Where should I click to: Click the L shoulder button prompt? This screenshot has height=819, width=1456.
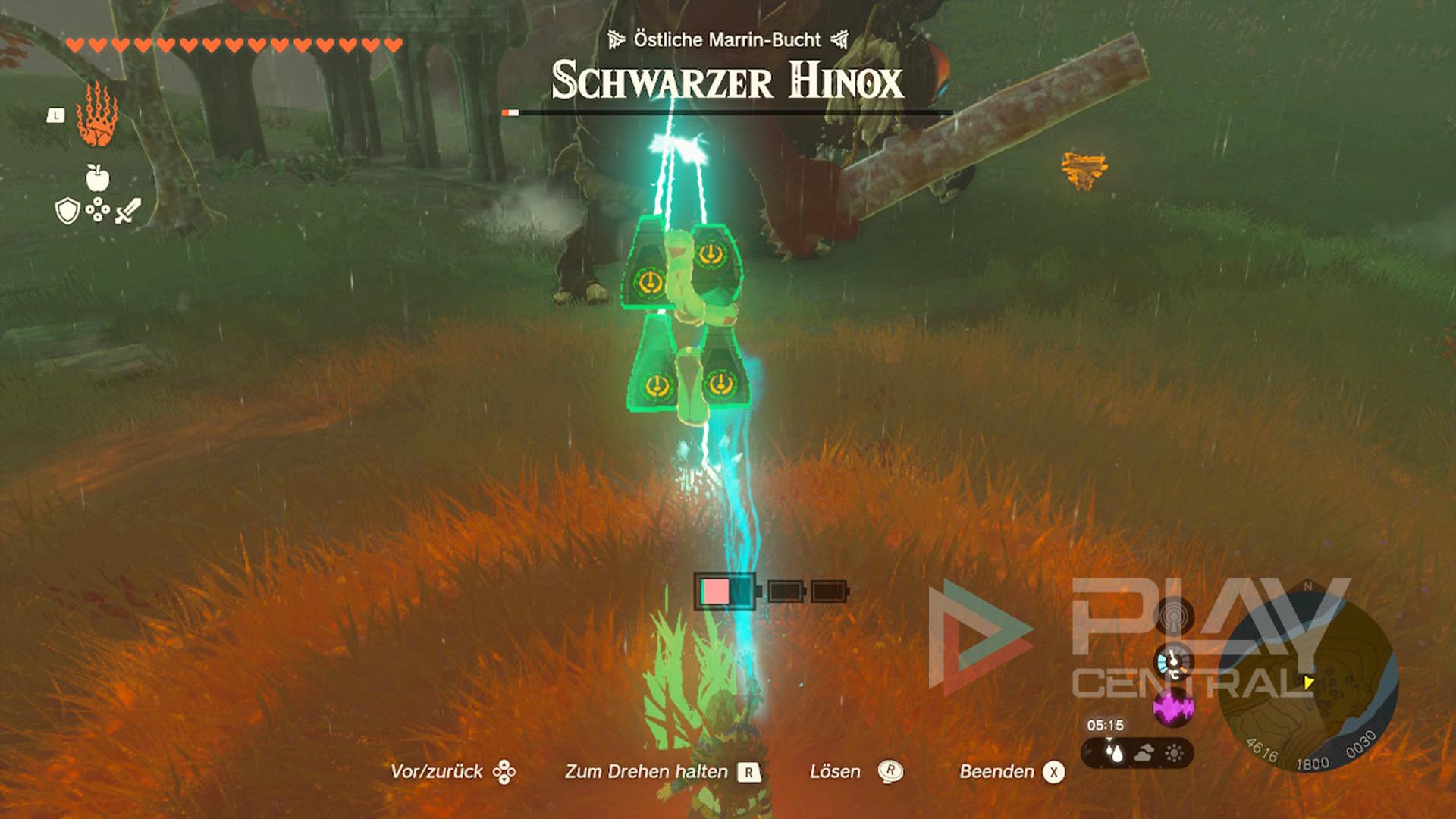click(x=55, y=115)
